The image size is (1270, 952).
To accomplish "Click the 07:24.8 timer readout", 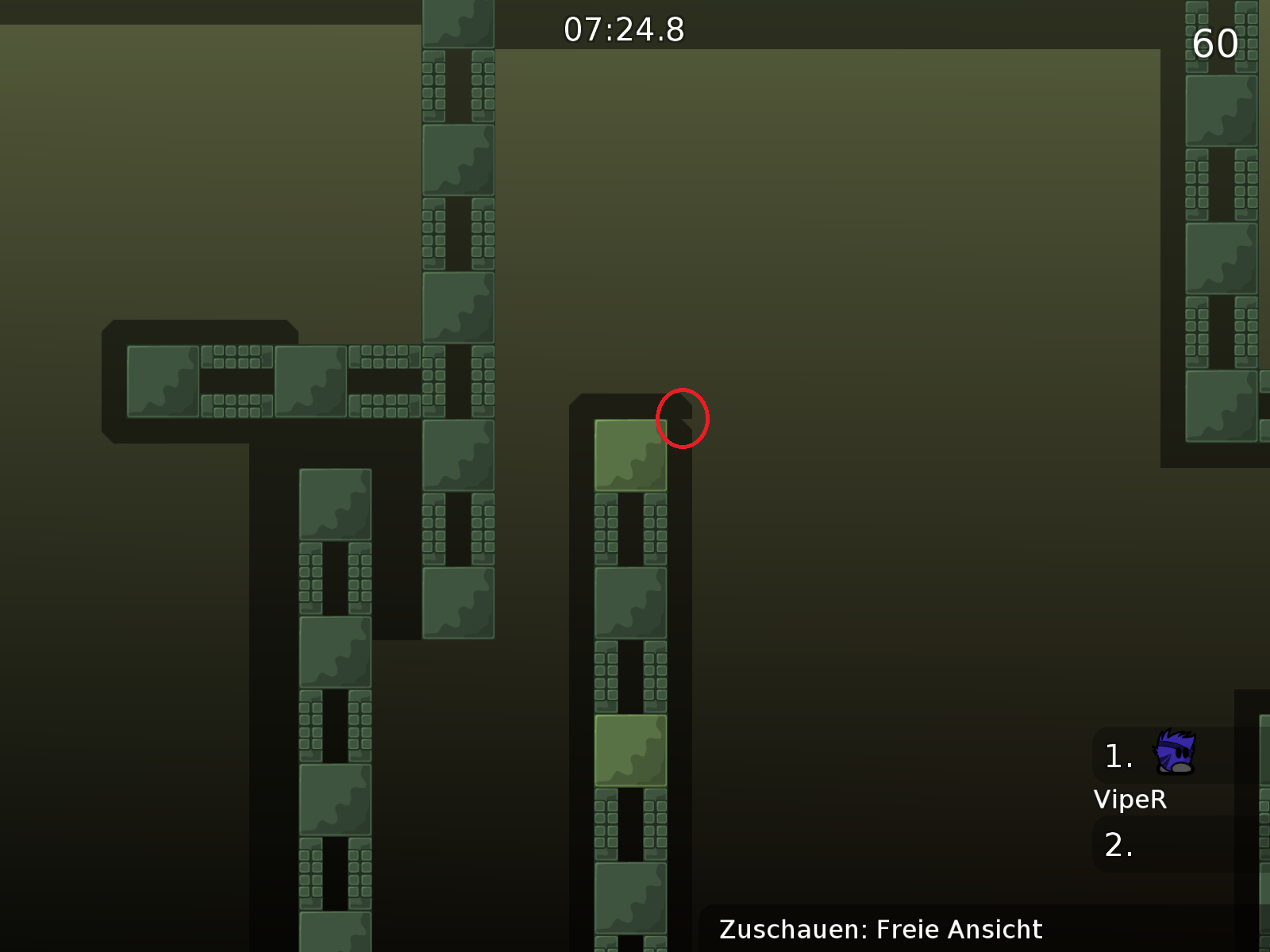I will pyautogui.click(x=623, y=30).
